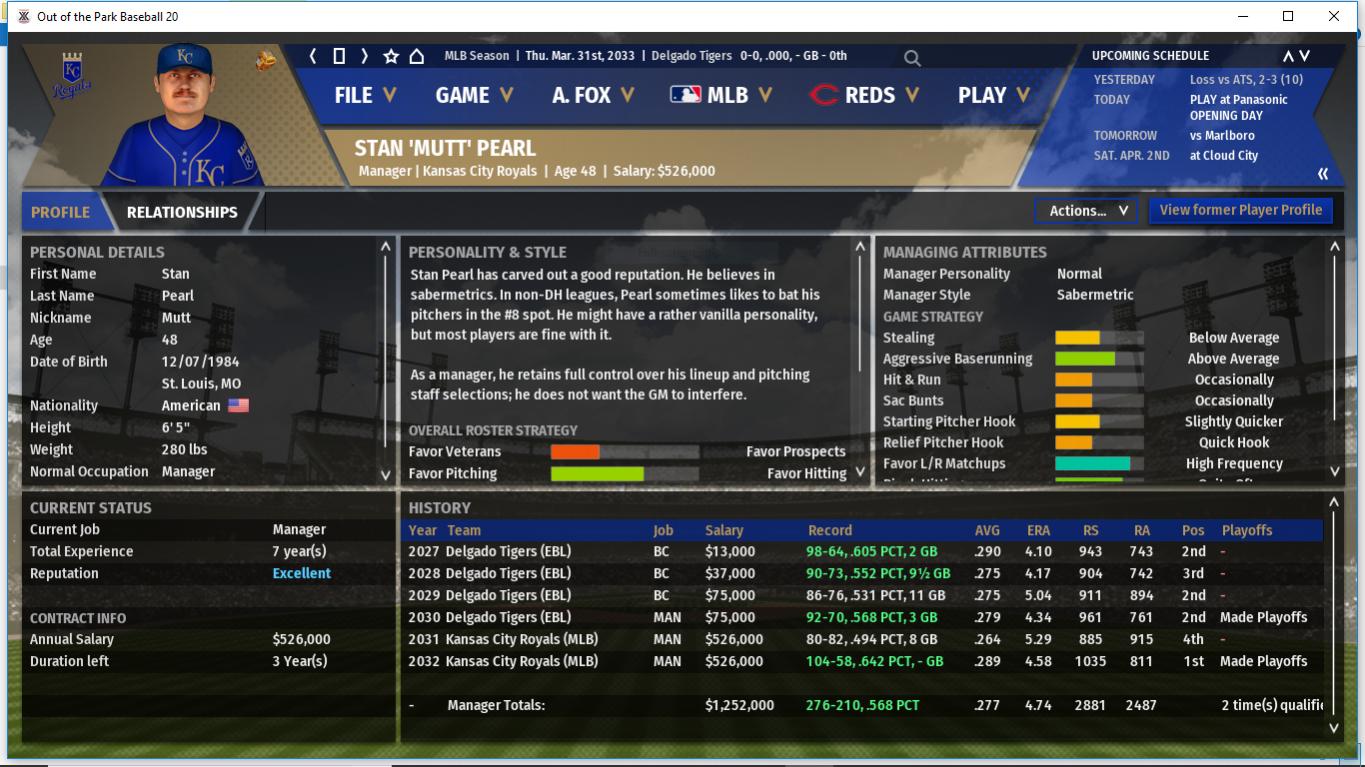
Task: Open the MLB league menu
Action: (x=721, y=95)
